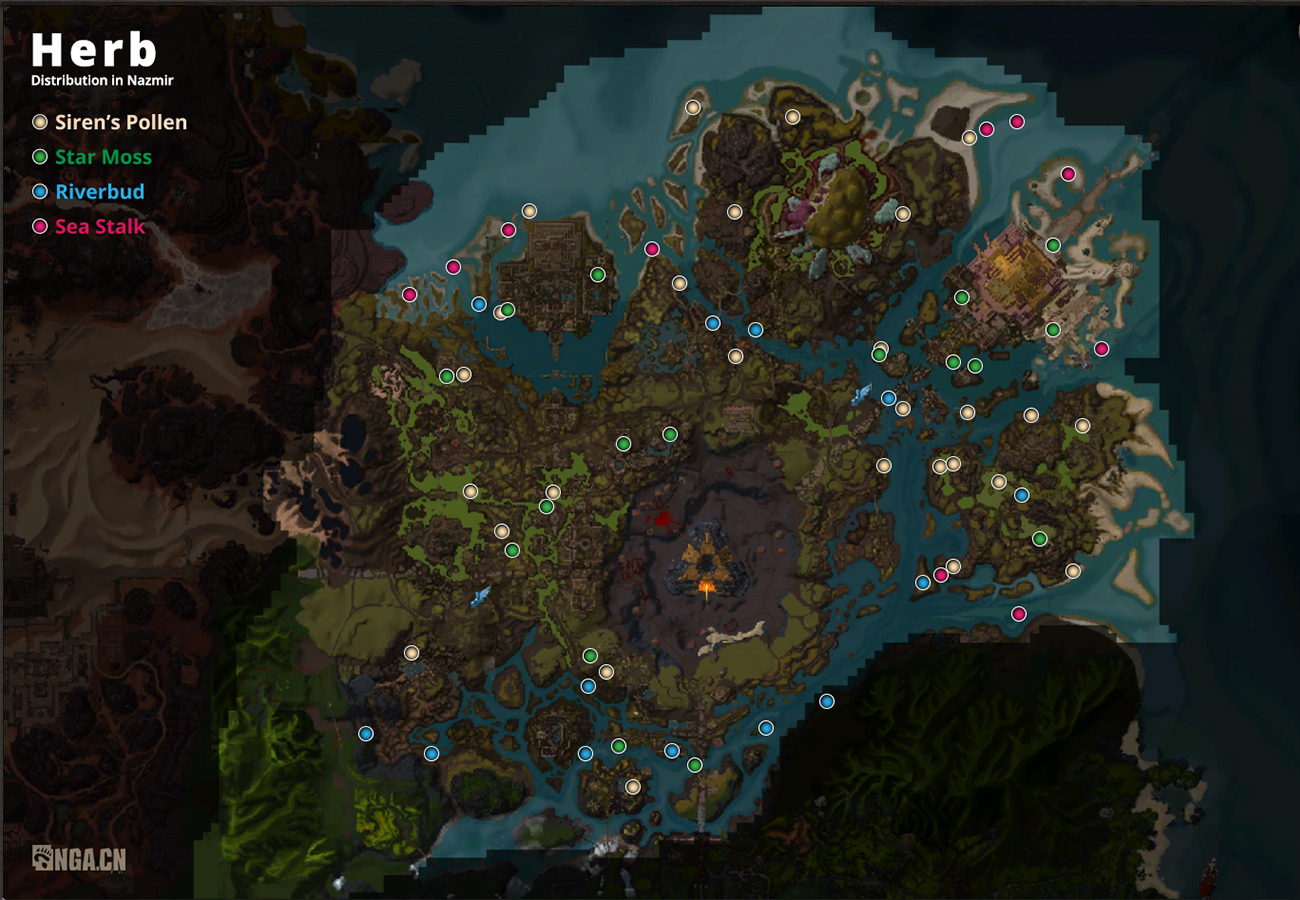Select the Siren's Pollen legend entry
The image size is (1300, 900).
pos(110,123)
